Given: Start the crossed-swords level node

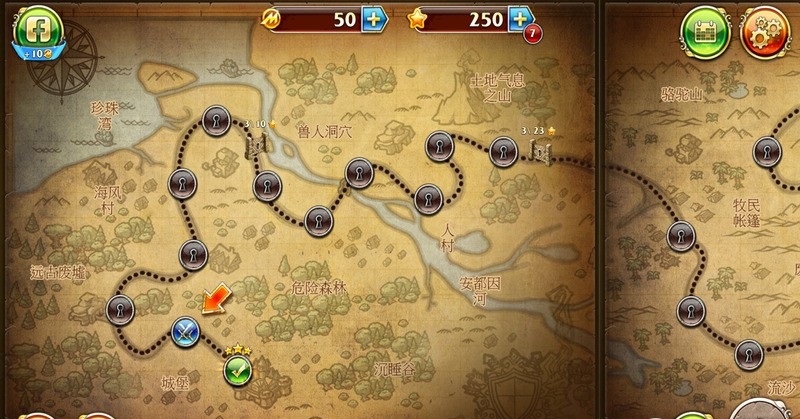Looking at the screenshot, I should point(183,331).
